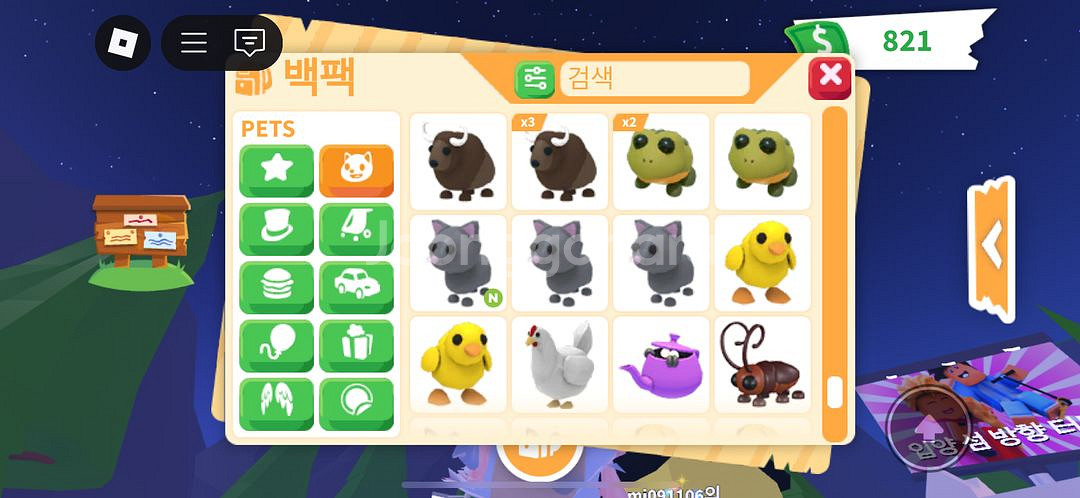1080x498 pixels.
Task: Open the car vehicles category
Action: [356, 288]
